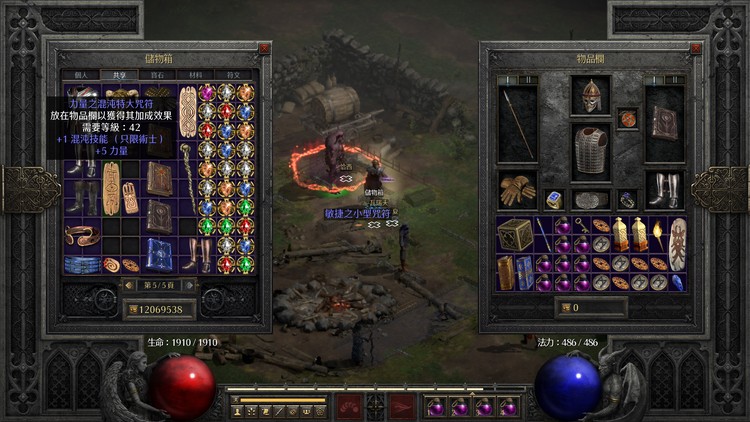Pick the equipped spear weapon
The image size is (750, 422).
coord(518,124)
